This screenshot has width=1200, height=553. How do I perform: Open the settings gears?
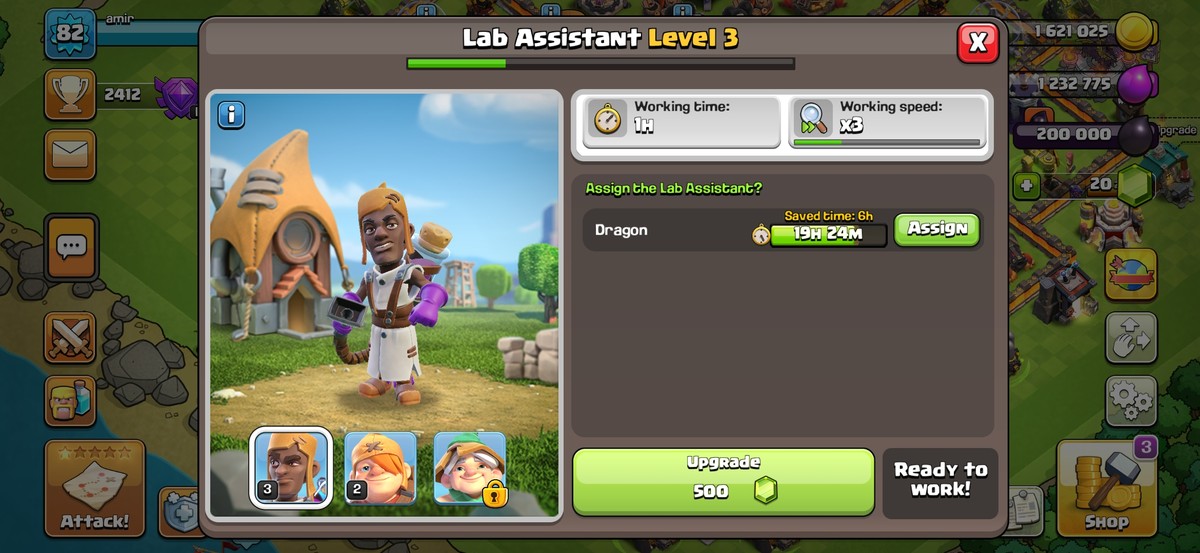pos(1131,401)
